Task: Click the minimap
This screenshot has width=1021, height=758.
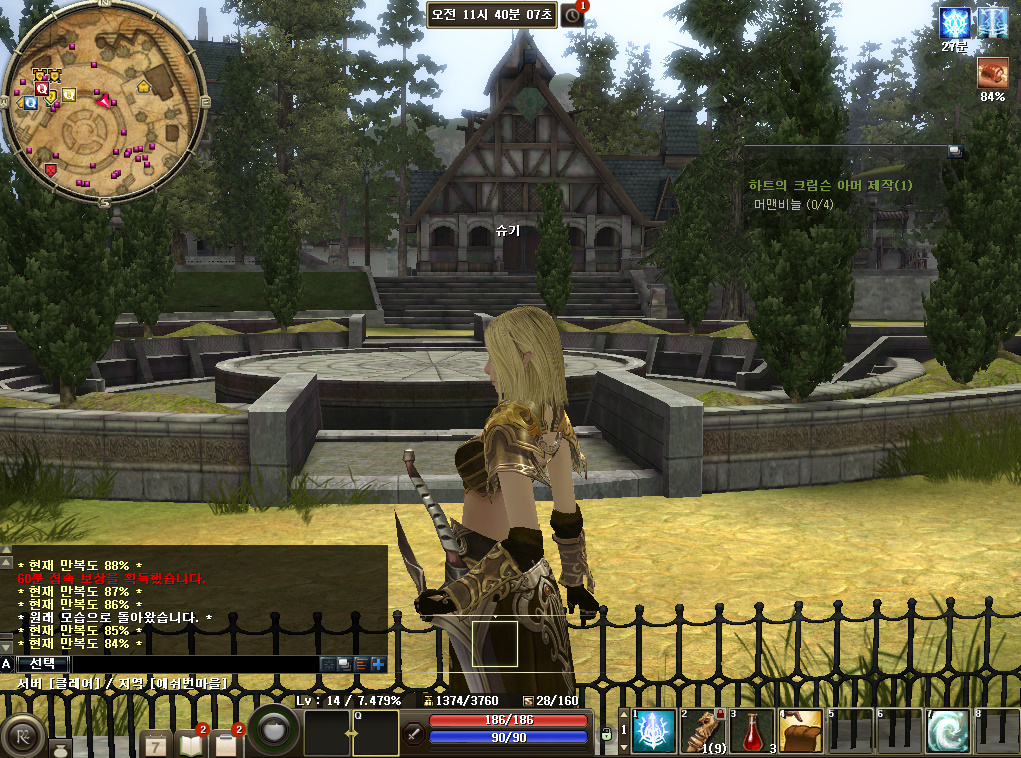Action: pos(104,105)
